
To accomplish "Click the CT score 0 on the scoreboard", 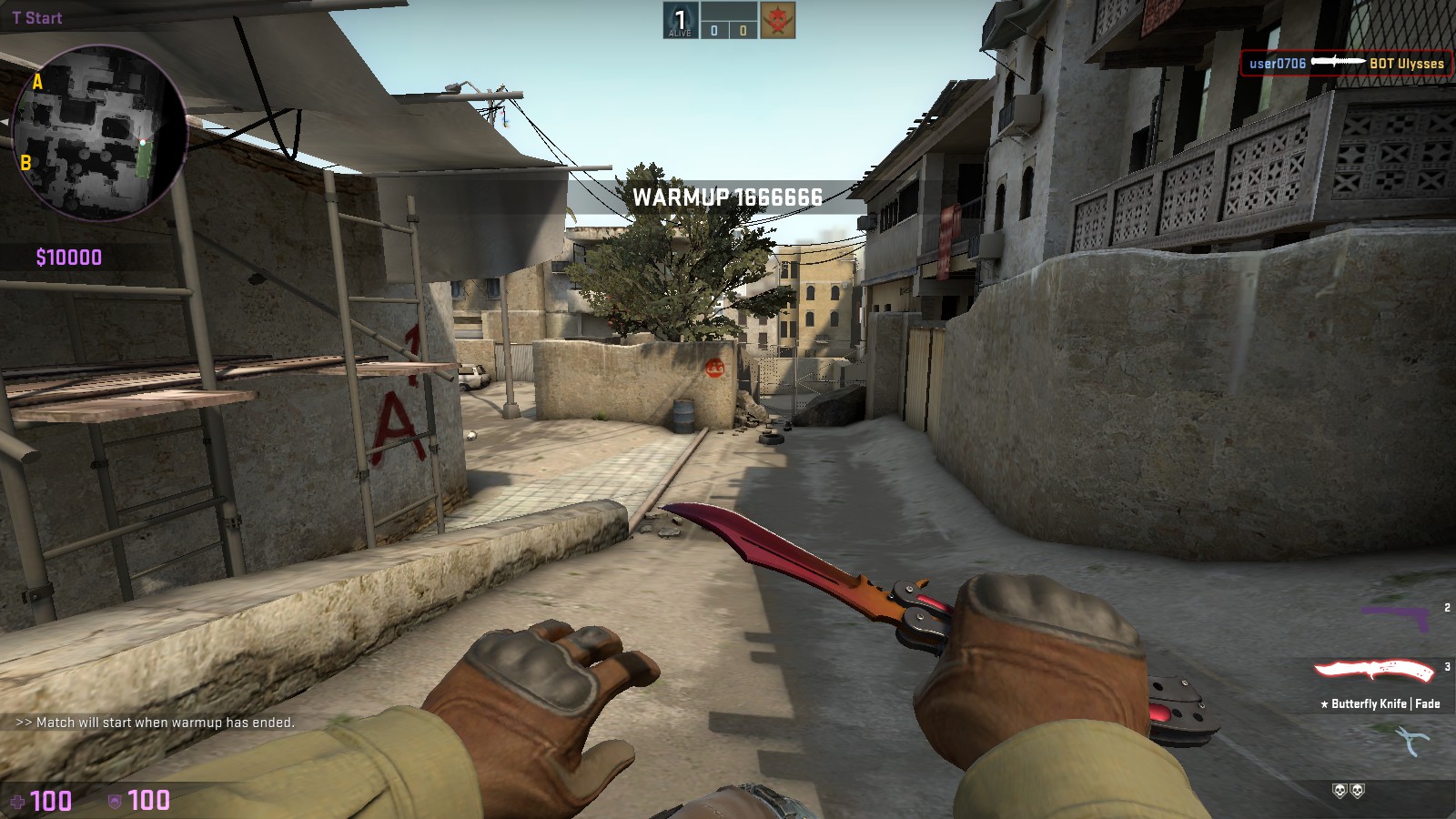I will coord(714,30).
